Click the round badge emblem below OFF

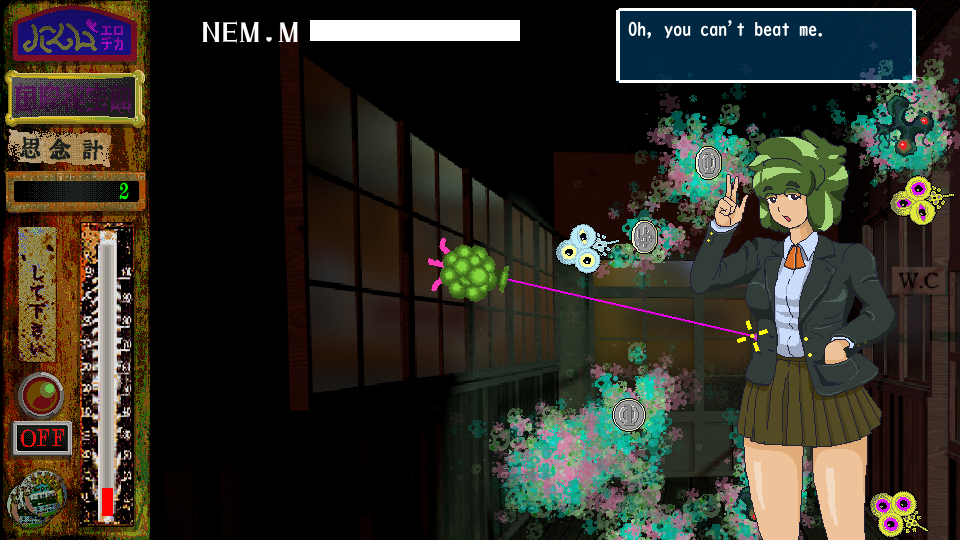[38, 495]
